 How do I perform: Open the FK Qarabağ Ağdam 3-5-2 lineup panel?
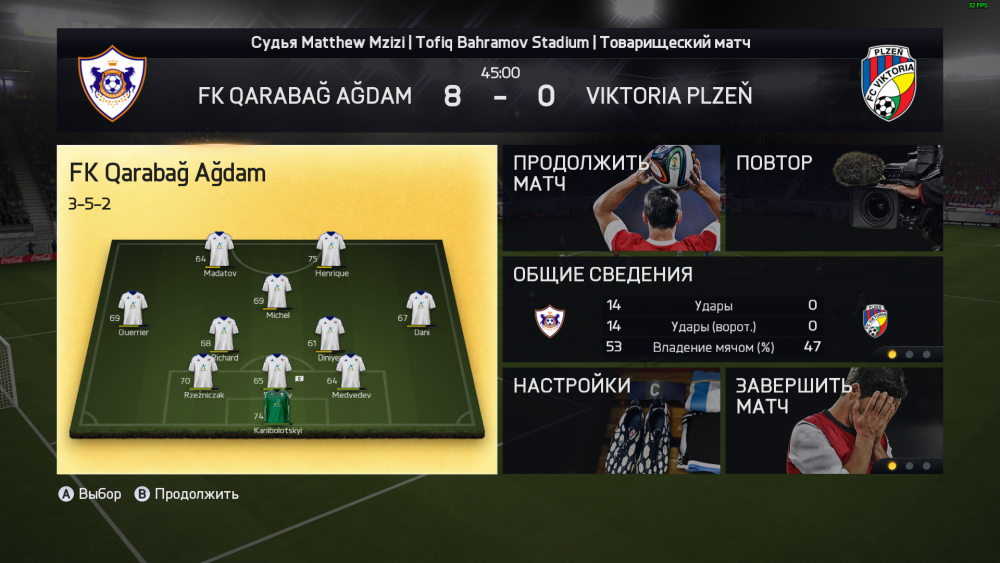click(x=277, y=309)
